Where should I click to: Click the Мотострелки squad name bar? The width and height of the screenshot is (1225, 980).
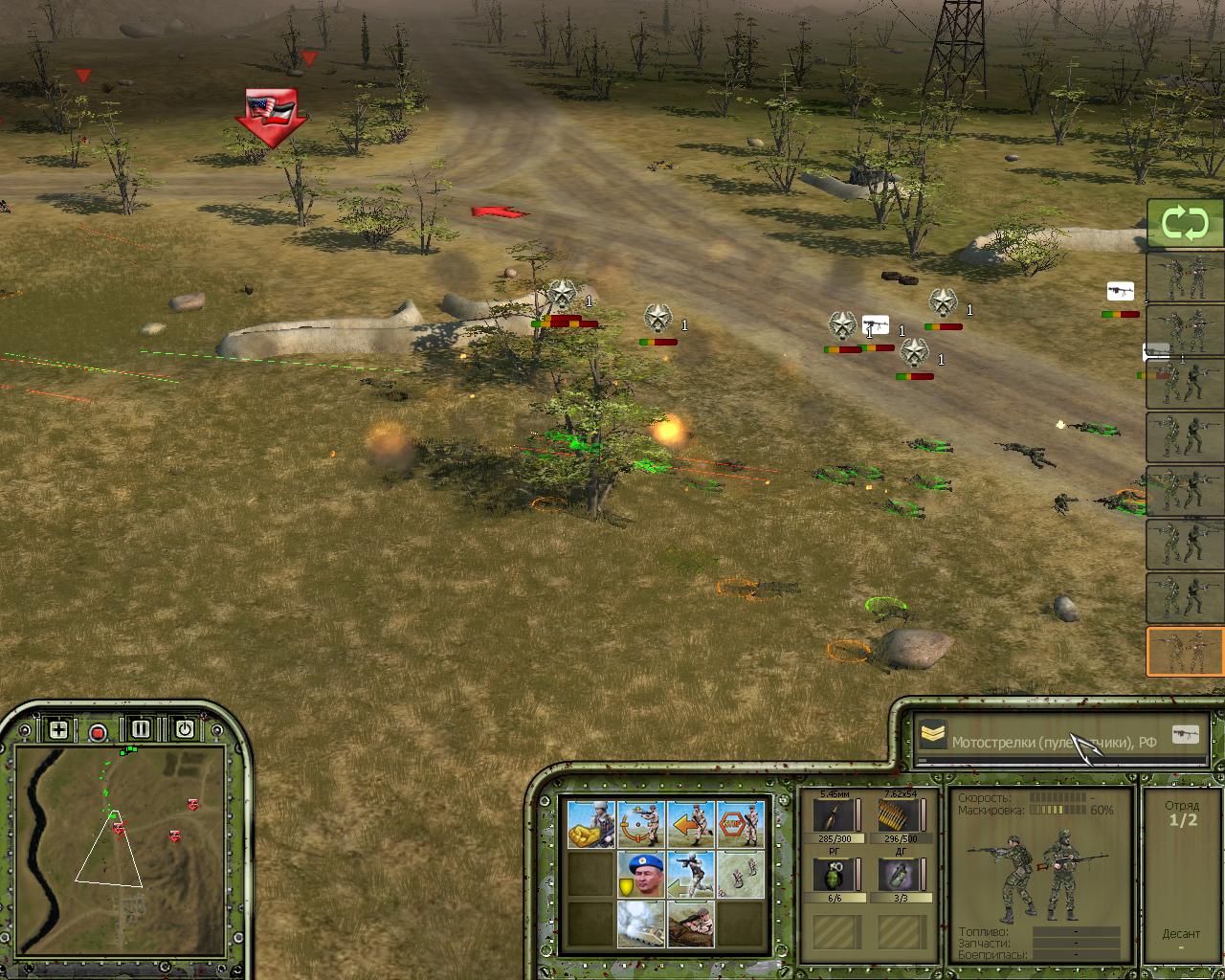(1053, 739)
